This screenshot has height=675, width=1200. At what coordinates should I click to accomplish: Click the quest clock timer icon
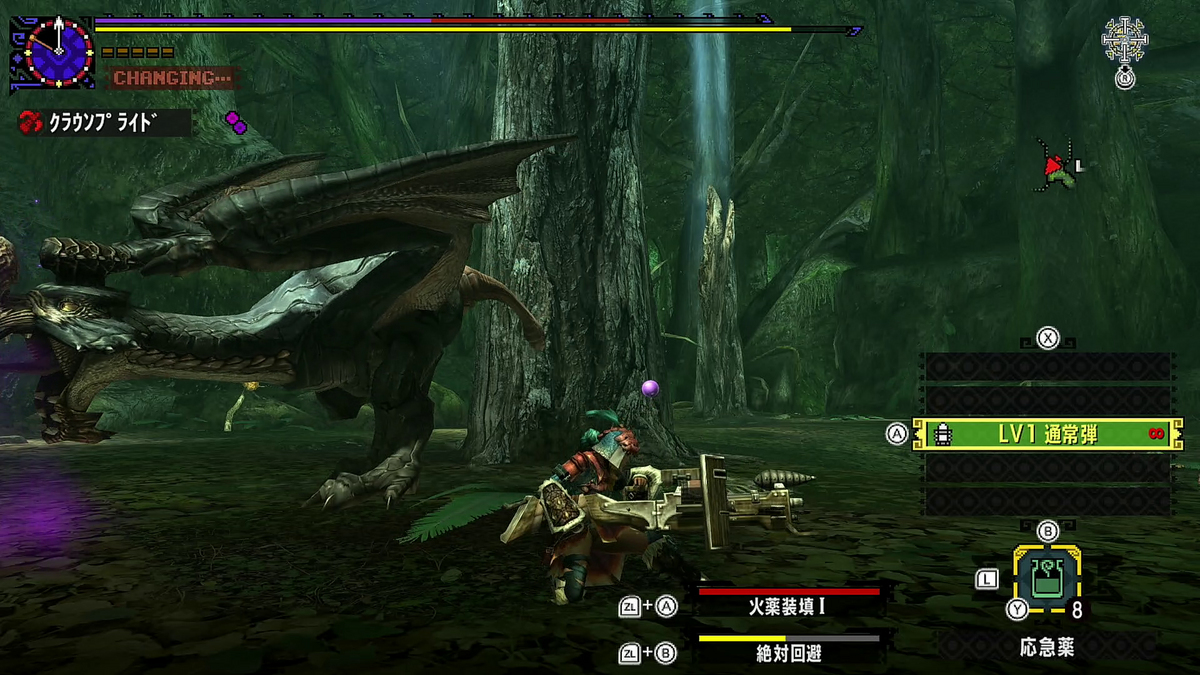coord(59,49)
